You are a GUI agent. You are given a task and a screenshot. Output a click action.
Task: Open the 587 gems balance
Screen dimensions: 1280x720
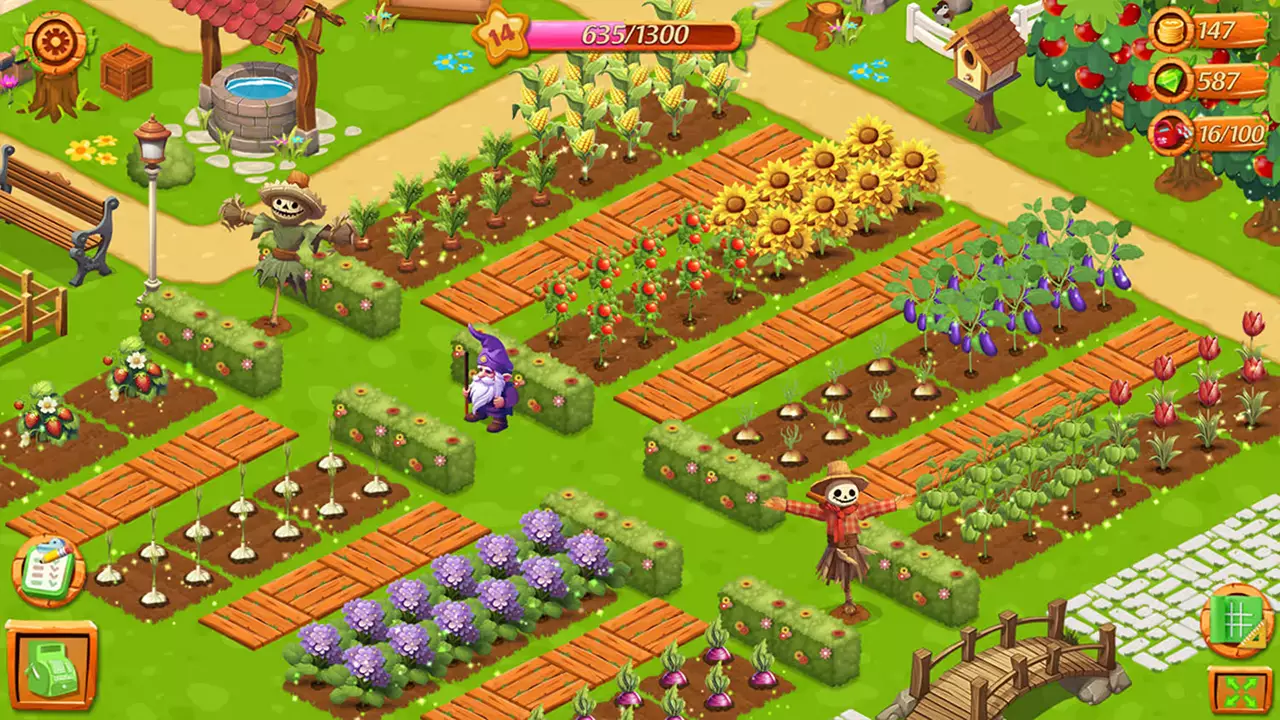tap(1216, 84)
